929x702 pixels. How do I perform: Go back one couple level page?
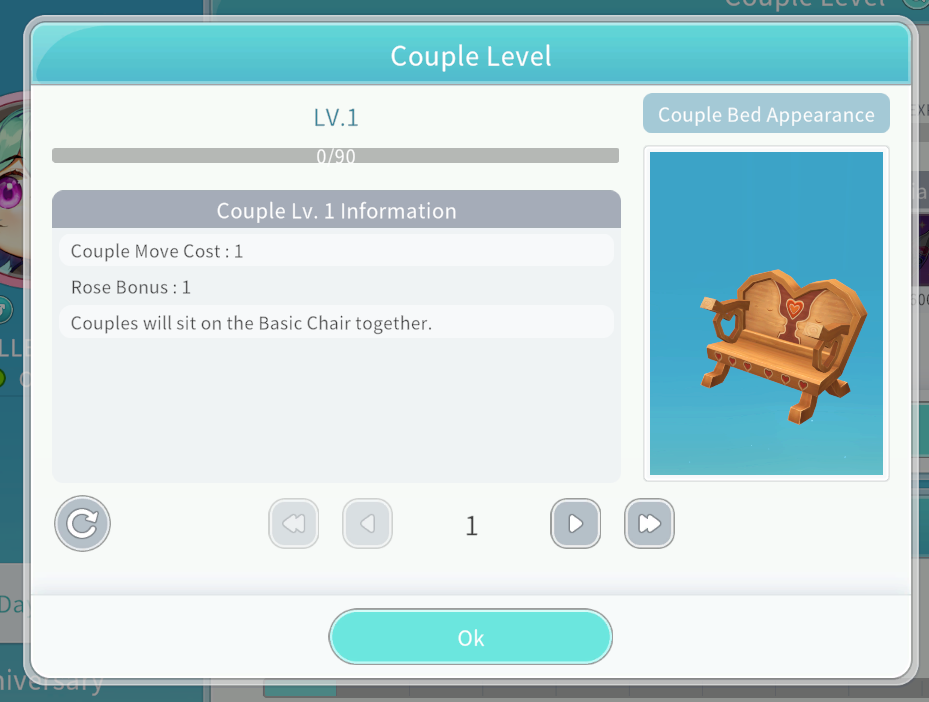[367, 523]
